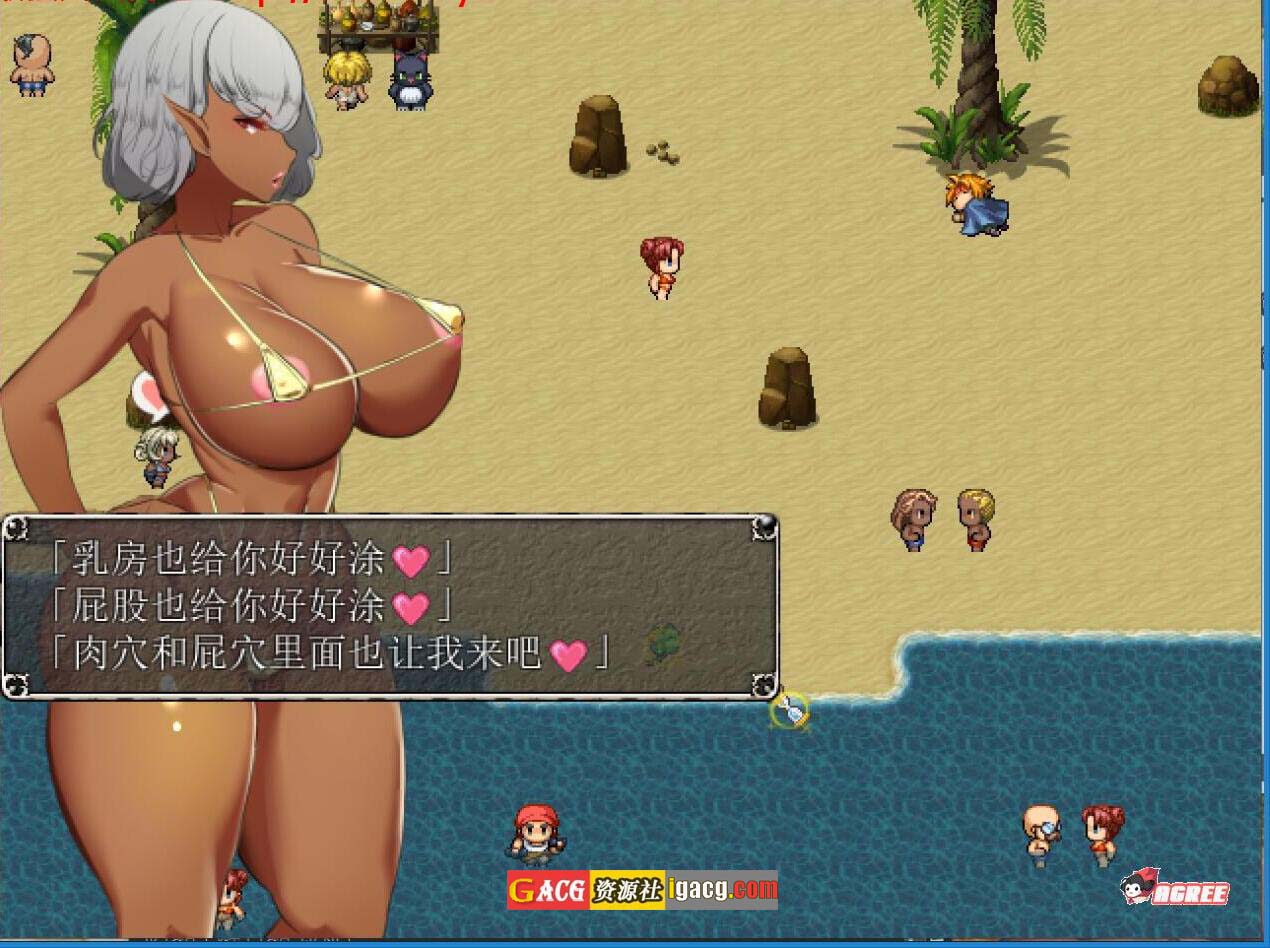Advance the dialogue message box

click(x=390, y=607)
